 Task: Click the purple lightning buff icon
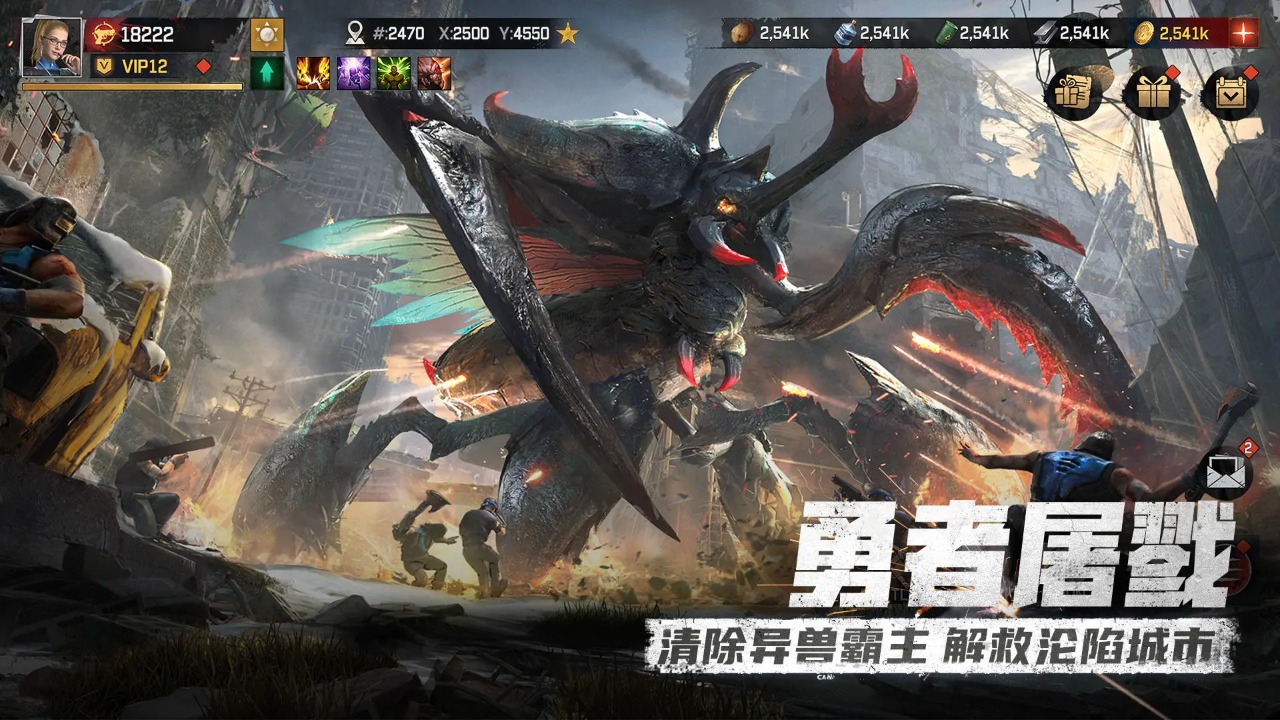pyautogui.click(x=355, y=73)
